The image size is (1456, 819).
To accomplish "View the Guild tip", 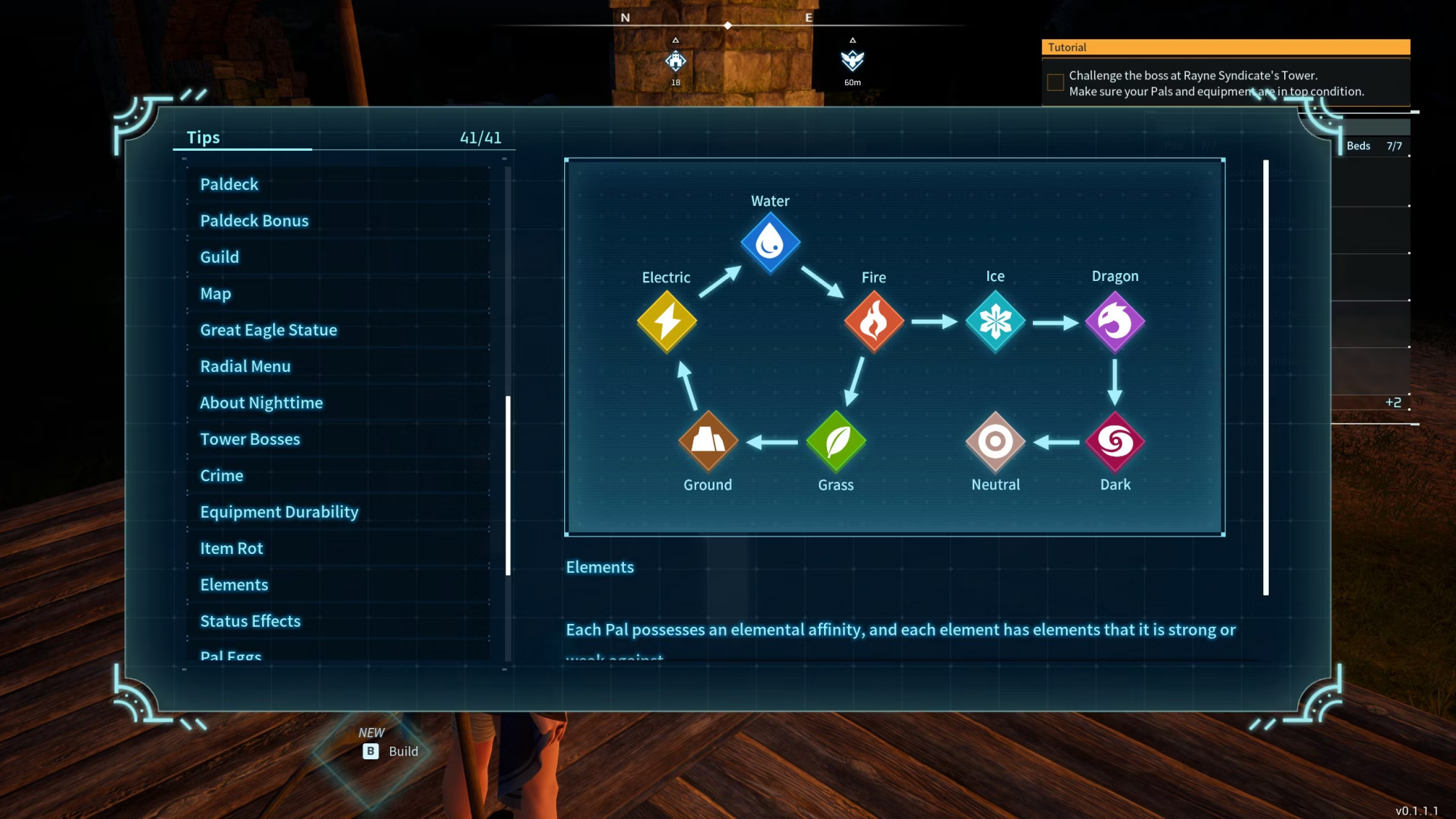I will 219,257.
